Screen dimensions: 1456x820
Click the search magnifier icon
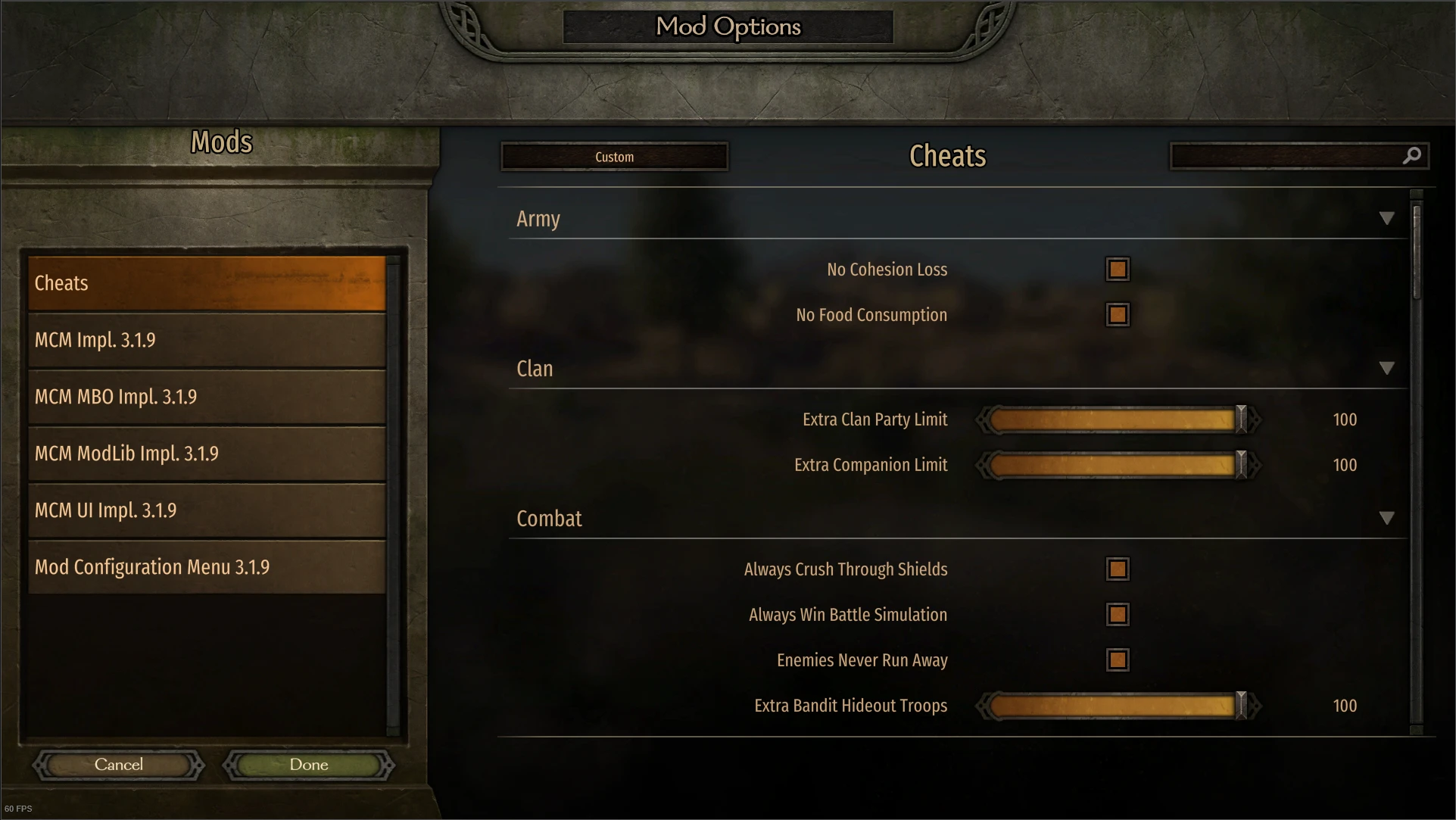click(x=1413, y=155)
